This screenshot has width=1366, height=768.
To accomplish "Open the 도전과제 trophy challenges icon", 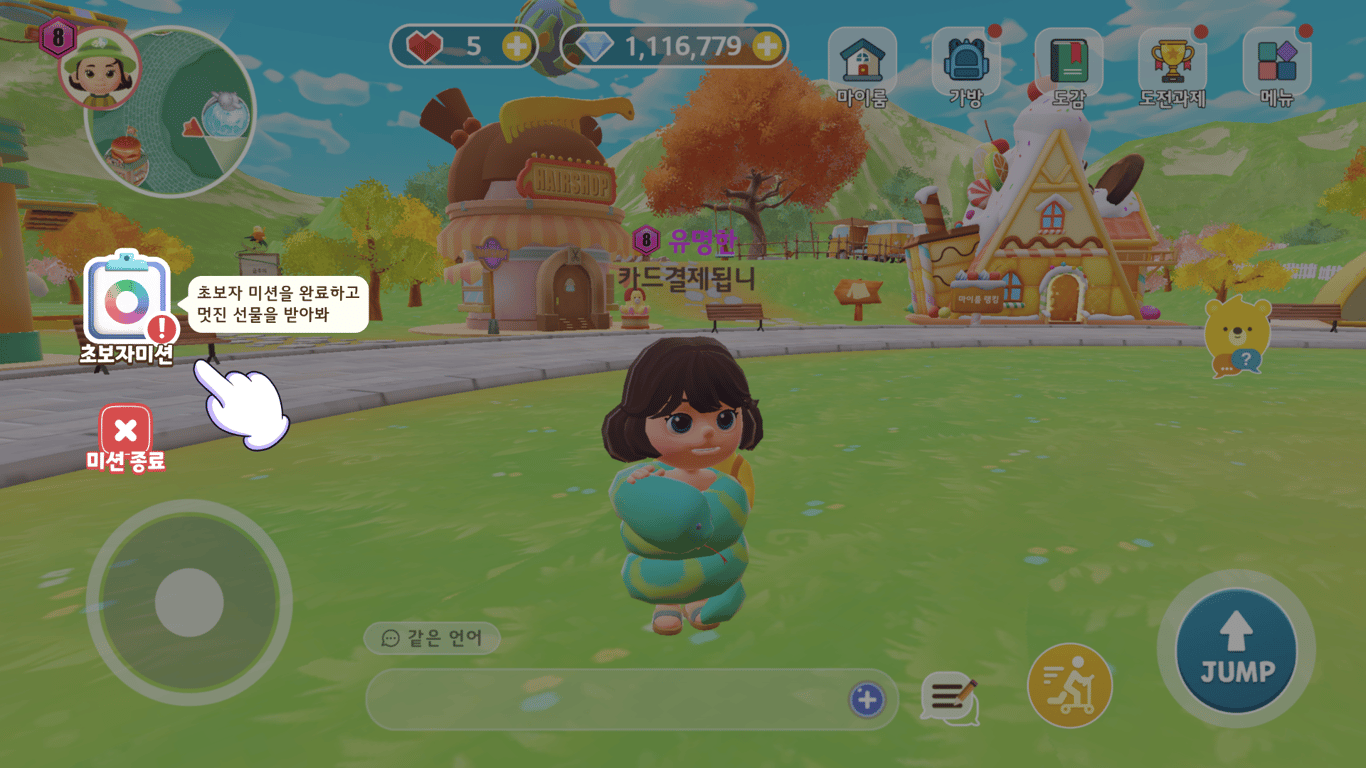I will point(1170,60).
